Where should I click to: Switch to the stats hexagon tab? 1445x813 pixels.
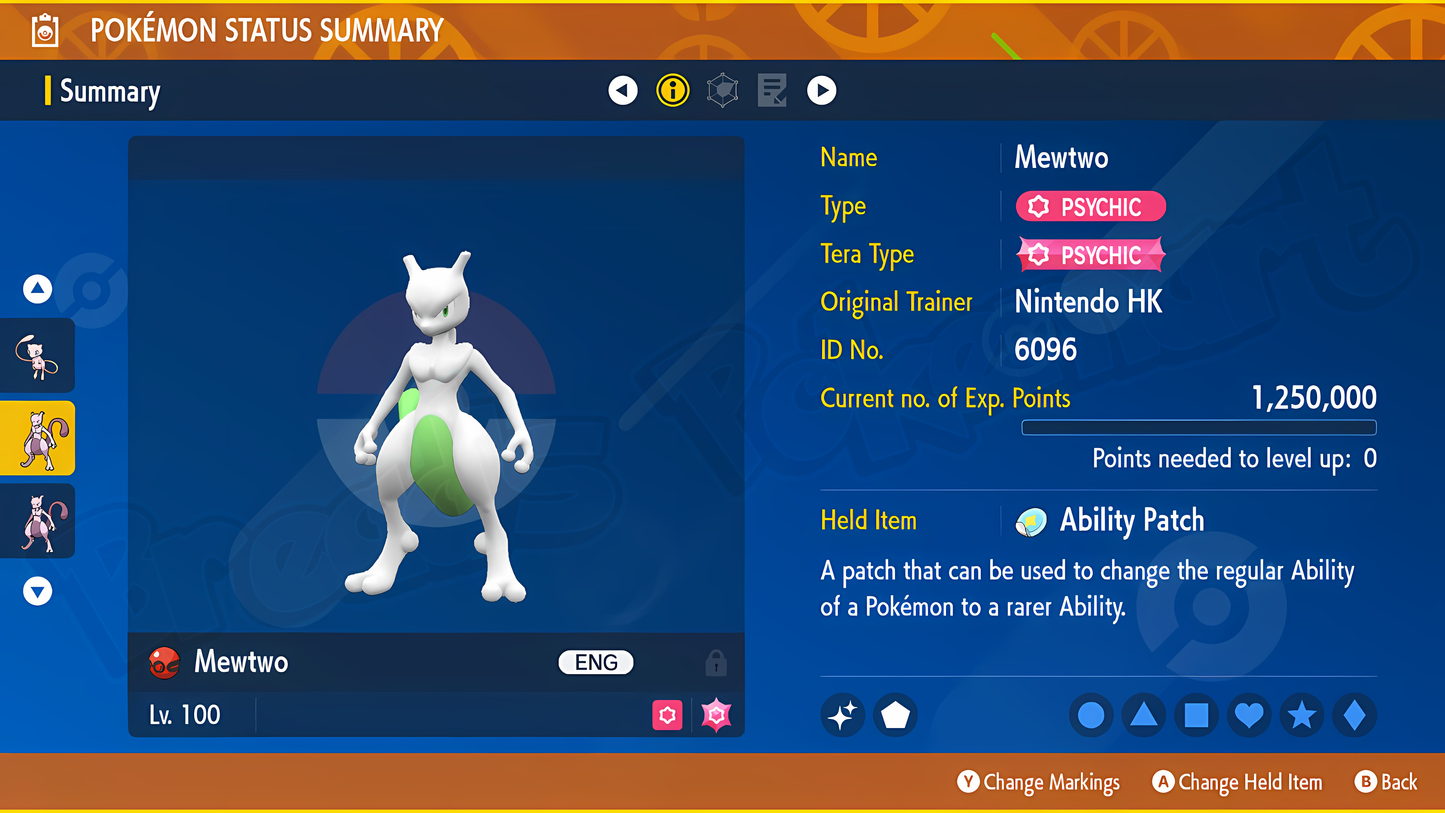tap(722, 91)
